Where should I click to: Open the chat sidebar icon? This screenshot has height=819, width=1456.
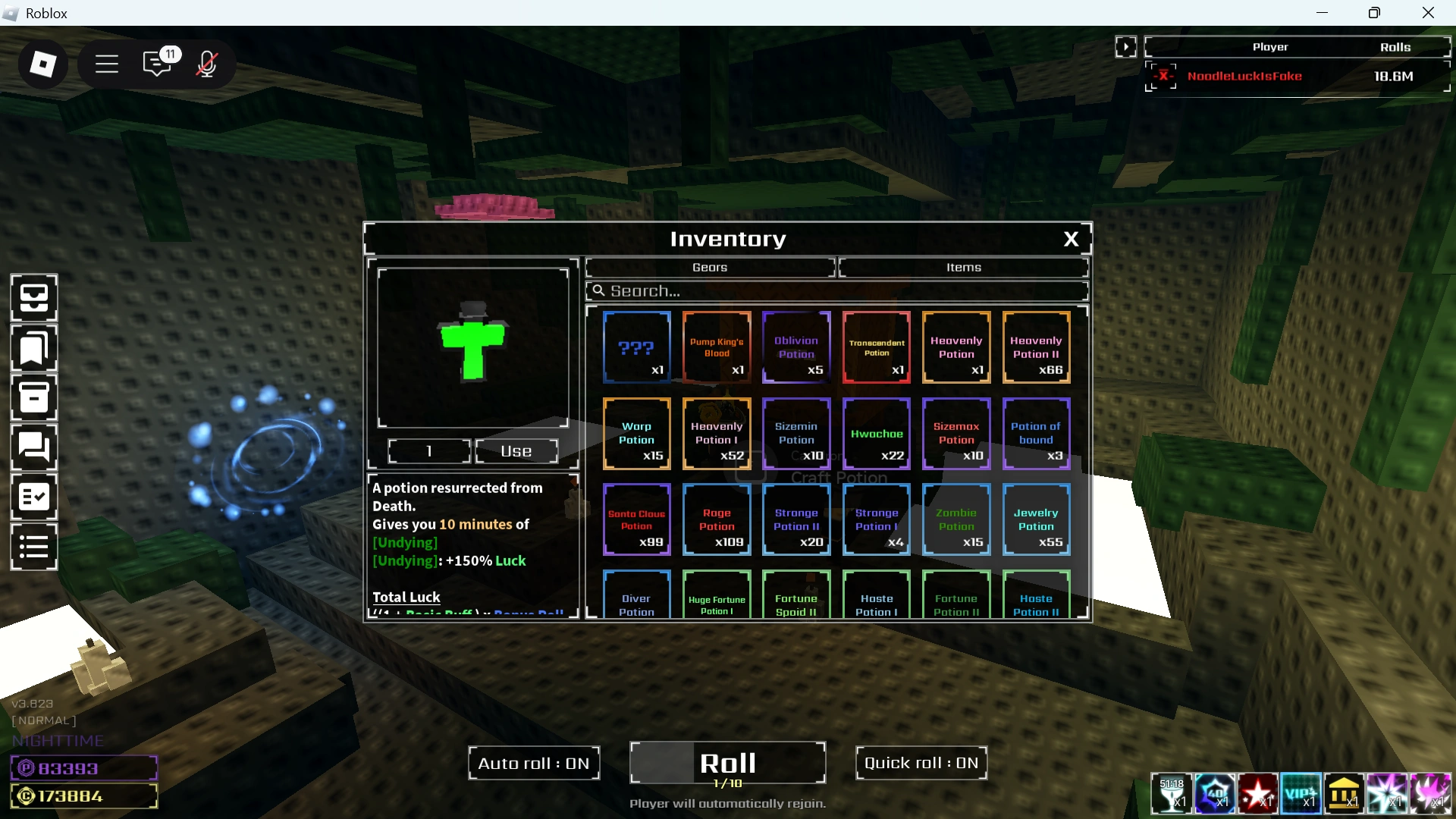pyautogui.click(x=33, y=447)
